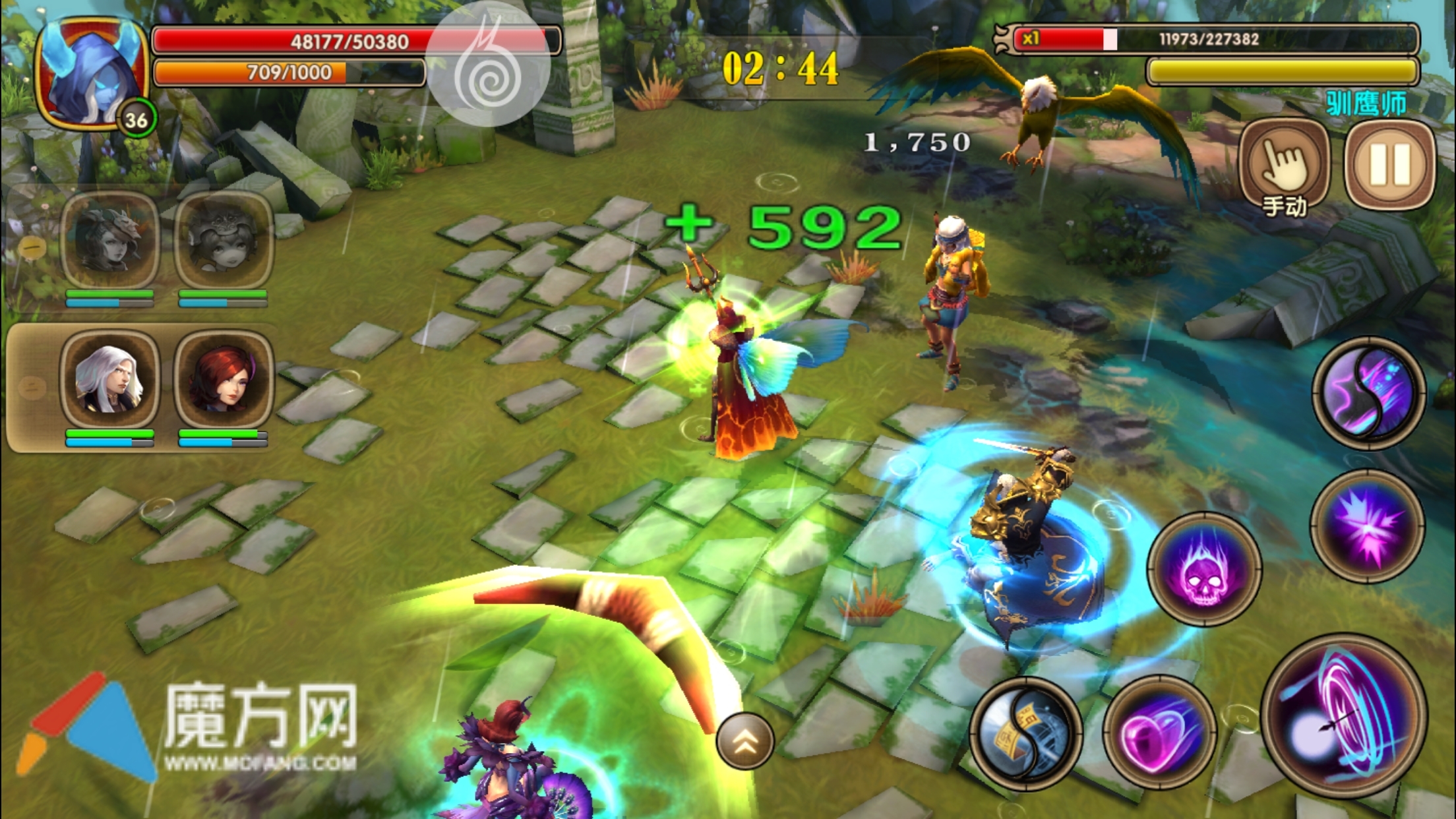Use the purple yin-yang lightning skill
1456x819 pixels.
[x=1368, y=393]
